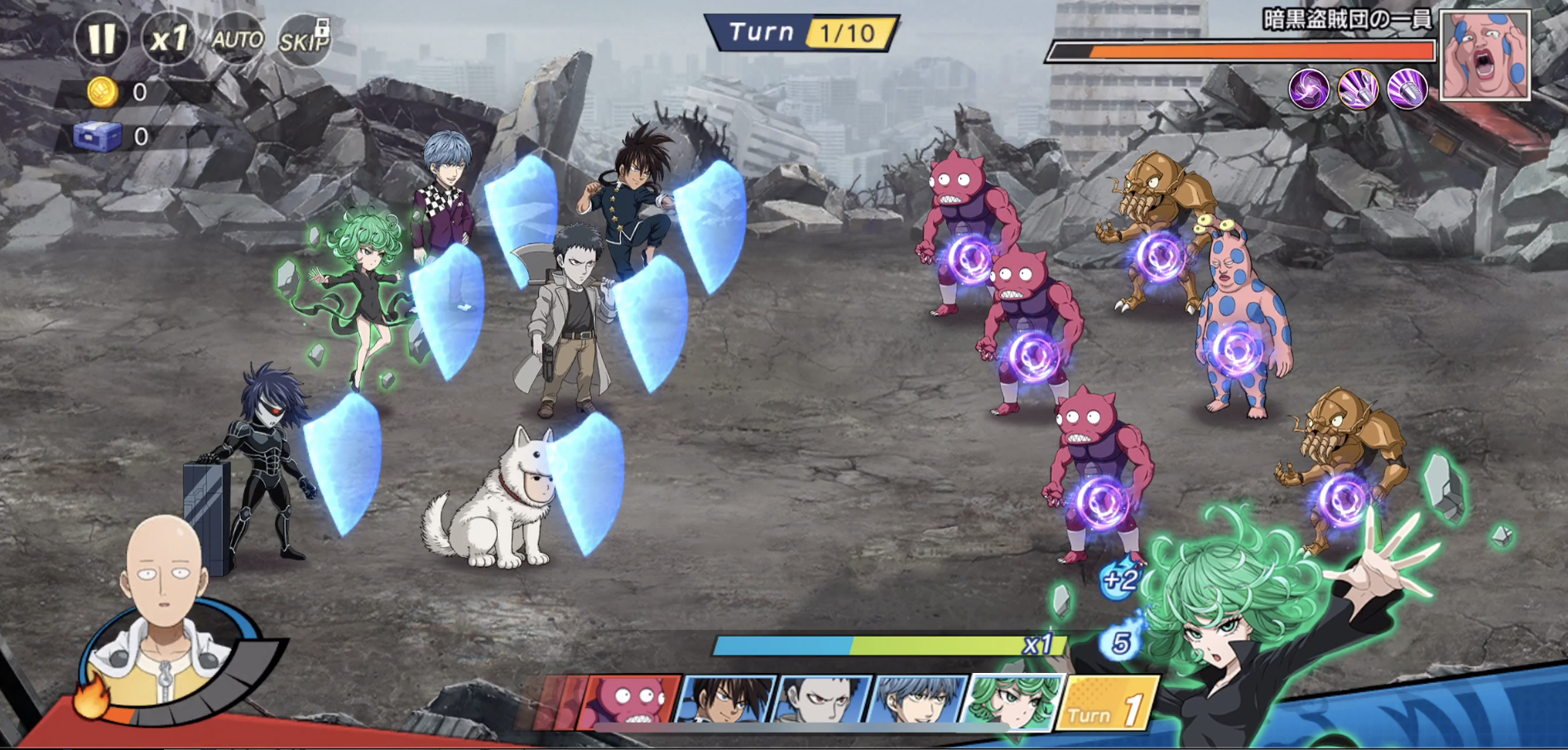Change the x1 battle speed
Viewport: 1568px width, 750px height.
pyautogui.click(x=168, y=38)
